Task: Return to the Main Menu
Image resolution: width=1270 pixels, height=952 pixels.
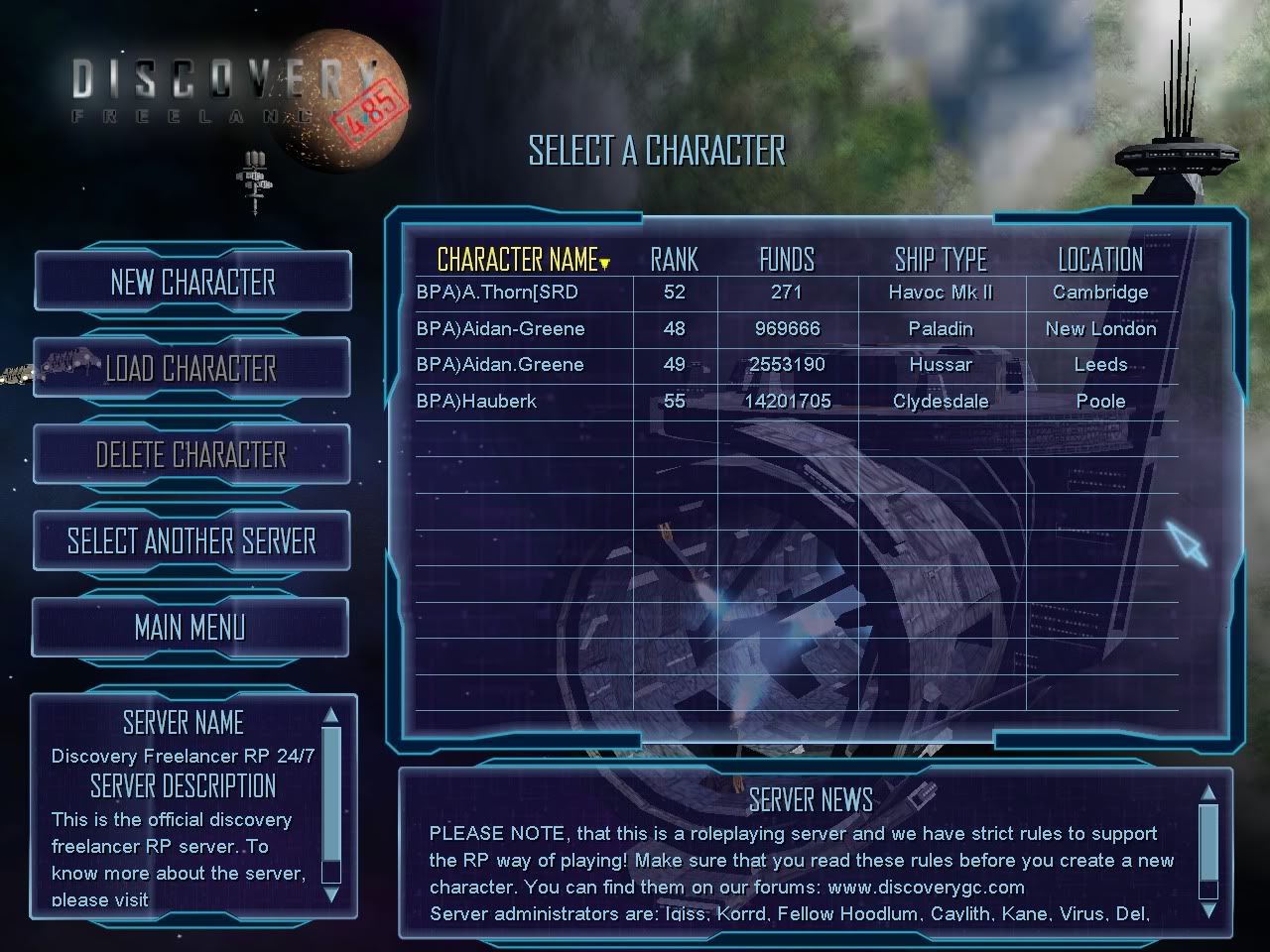Action: click(x=190, y=628)
